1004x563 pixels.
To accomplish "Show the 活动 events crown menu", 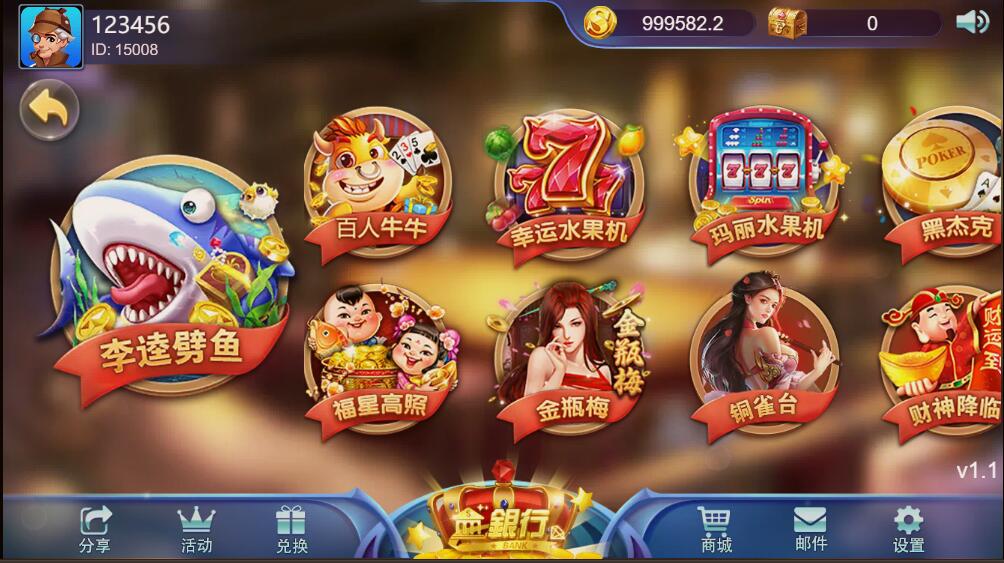I will (x=196, y=529).
